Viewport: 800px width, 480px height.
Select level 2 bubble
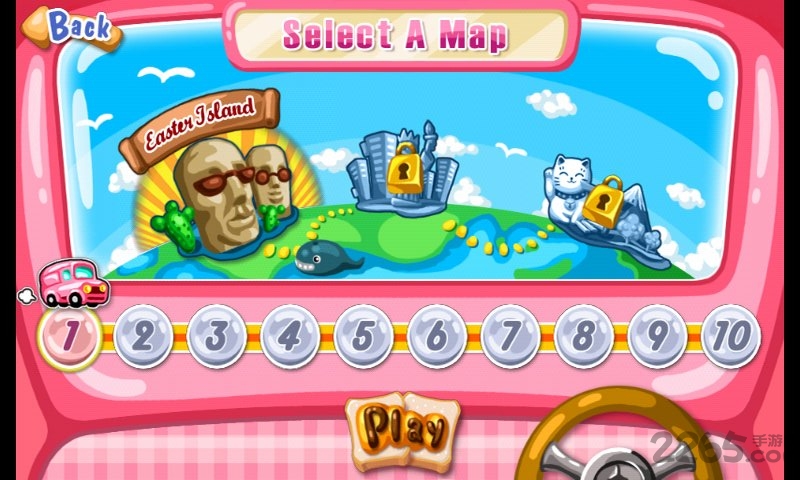click(x=142, y=336)
